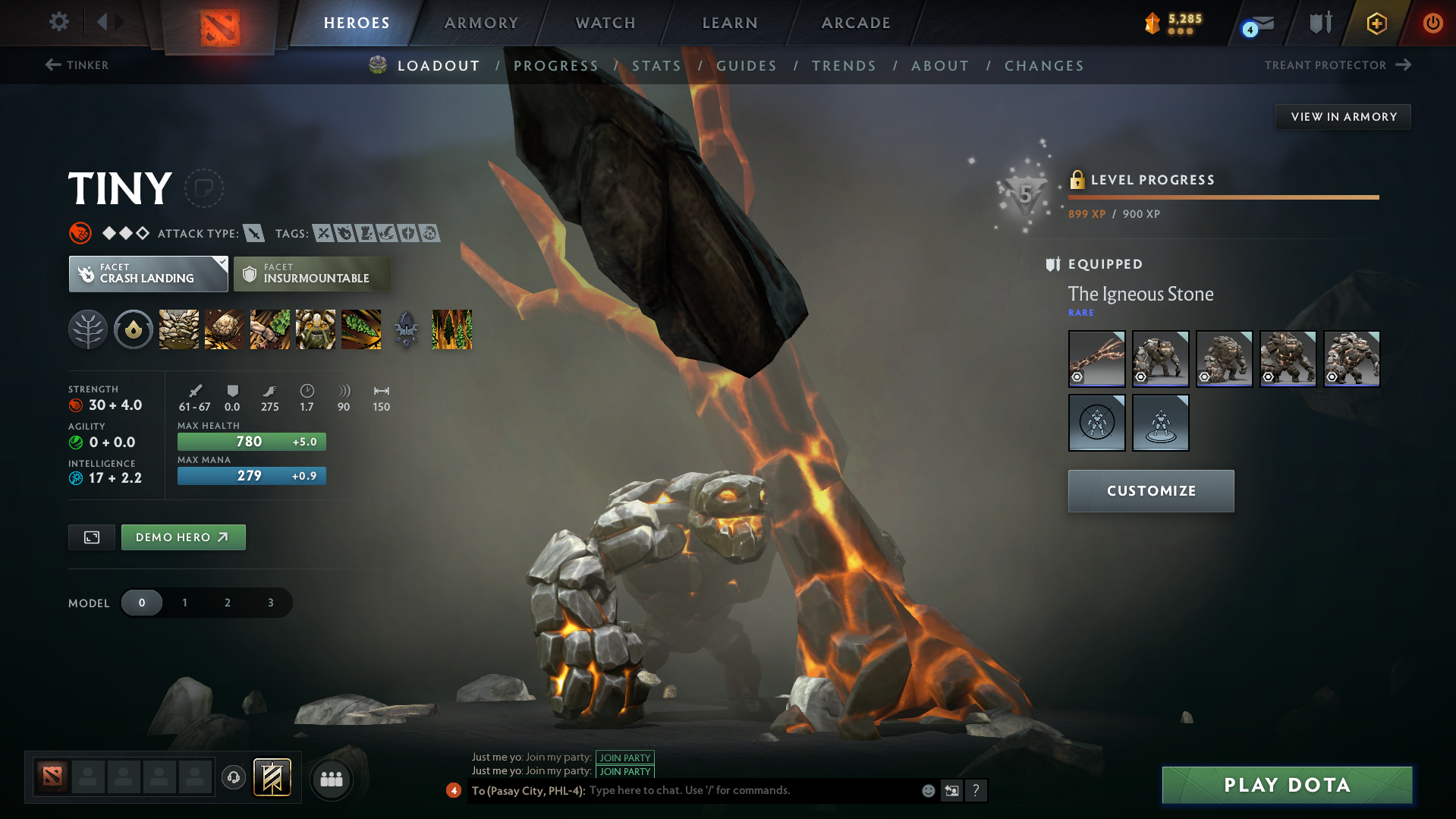Click the Level Progress XP bar
The width and height of the screenshot is (1456, 819).
coord(1222,197)
